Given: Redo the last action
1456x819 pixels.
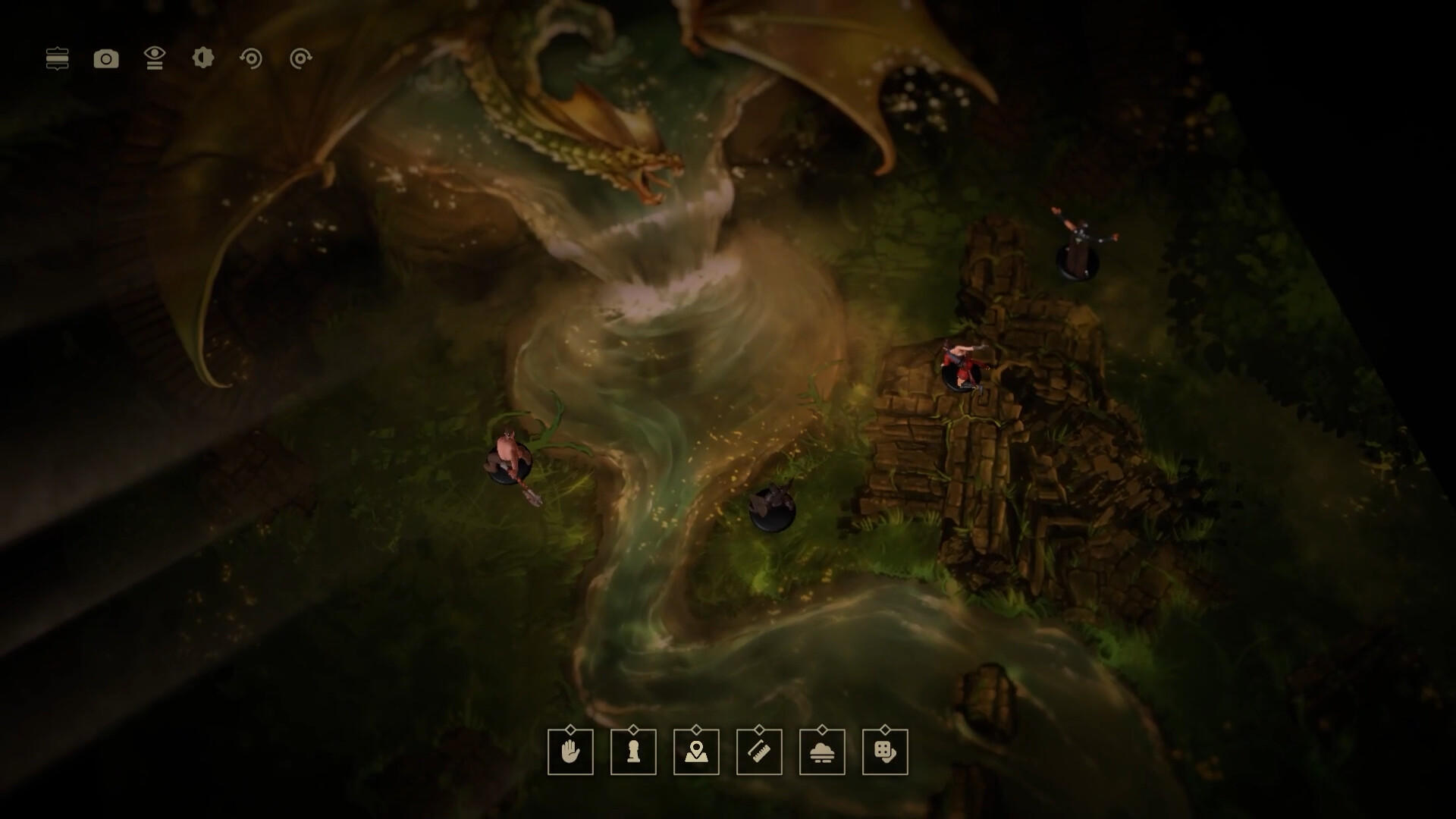Looking at the screenshot, I should coord(300,58).
